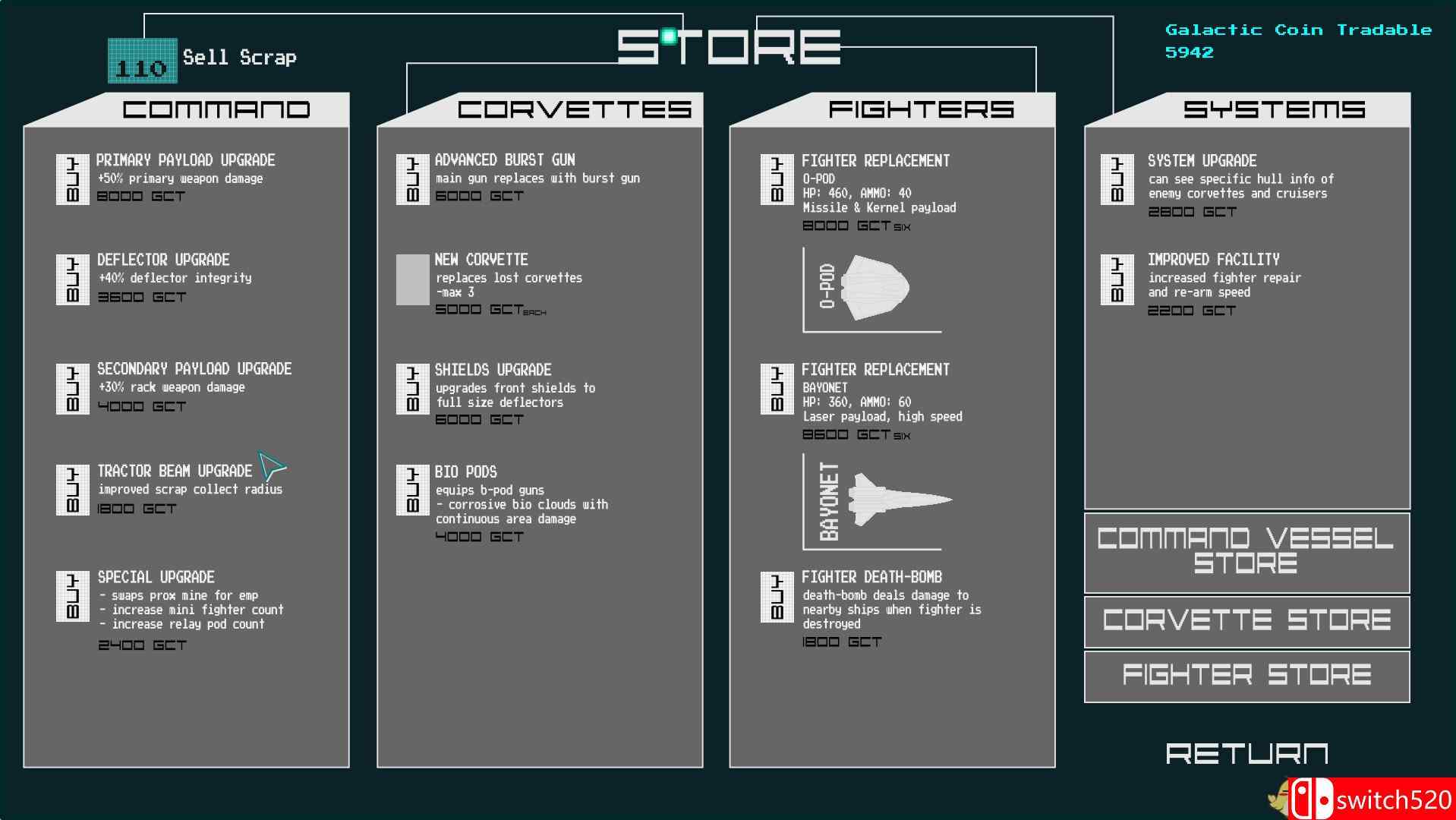Click BUY on Primary Payload Upgrade
Viewport: 1456px width, 820px height.
(x=72, y=178)
